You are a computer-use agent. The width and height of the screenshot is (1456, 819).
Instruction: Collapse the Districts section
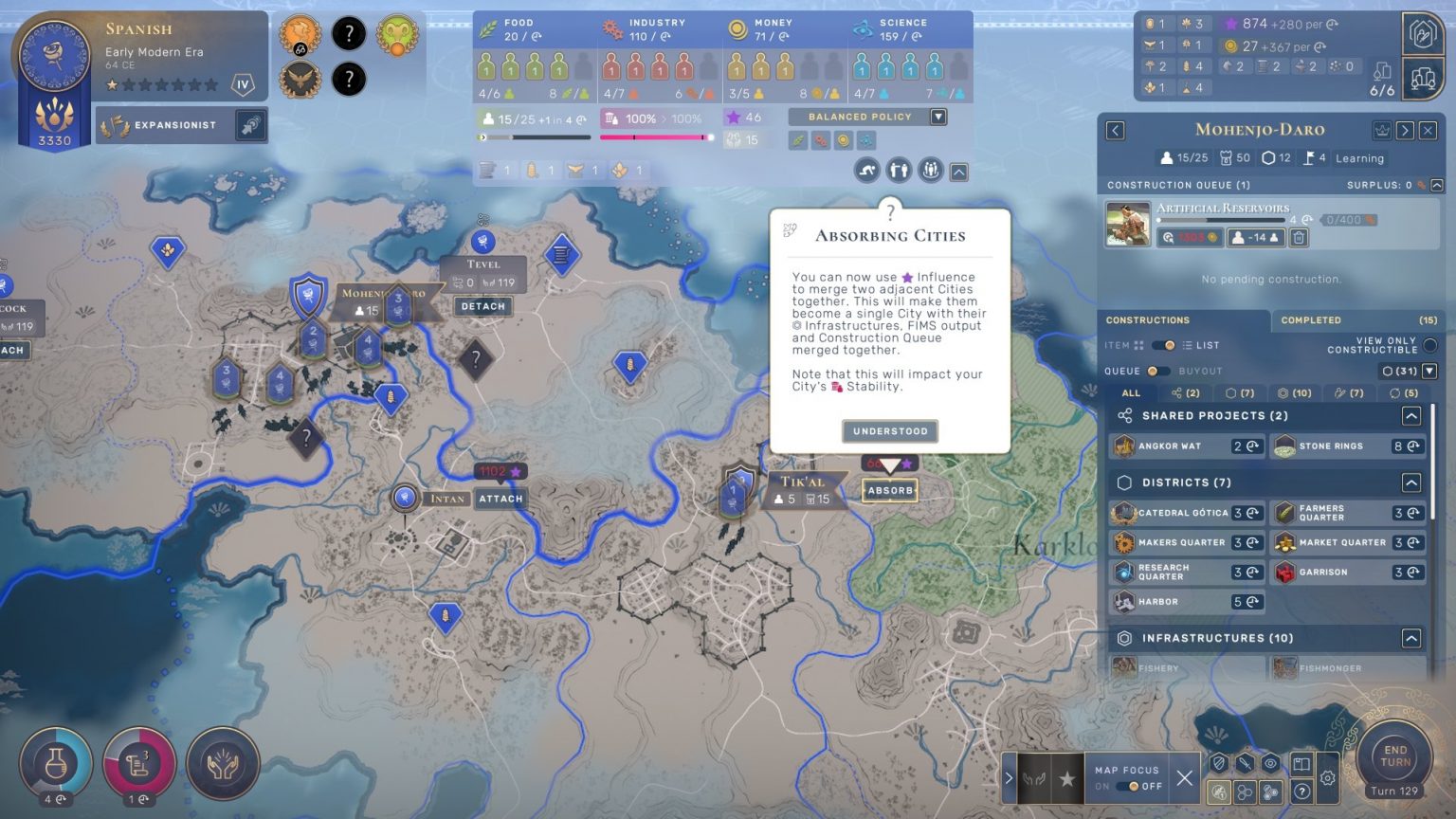1412,482
